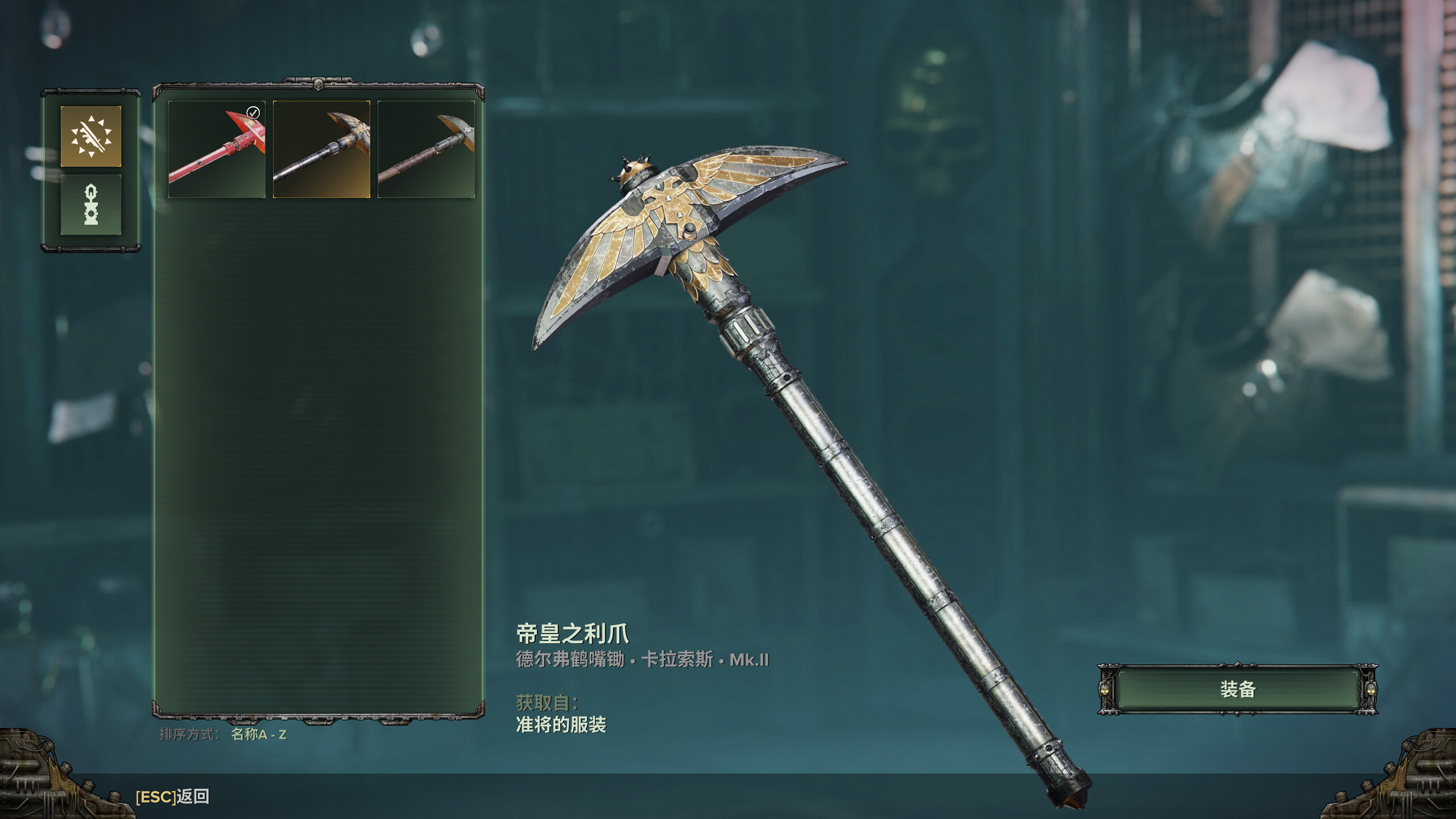Open the weapon trinket tab

91,205
